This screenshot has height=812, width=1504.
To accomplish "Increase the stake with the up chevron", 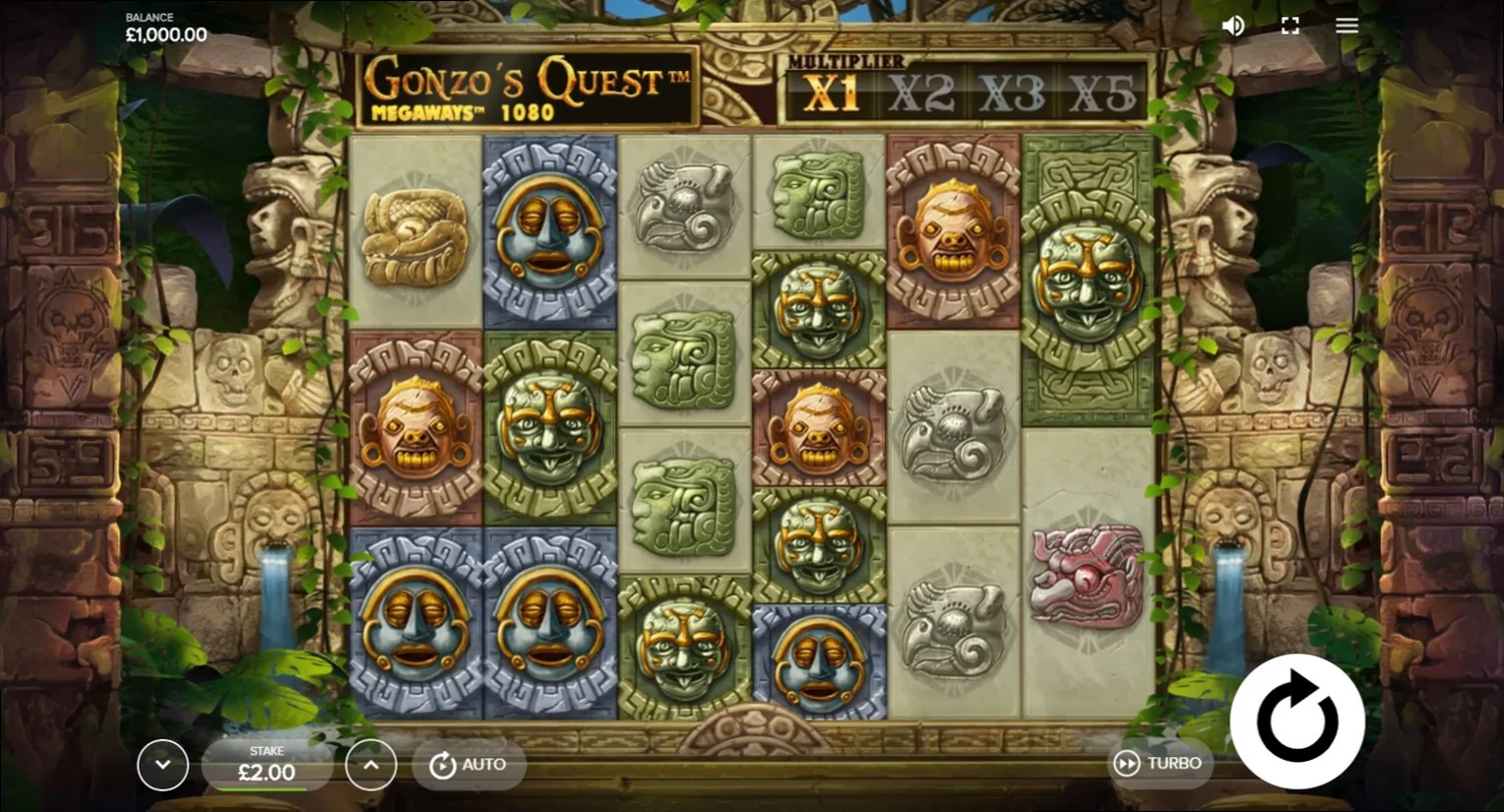I will point(371,765).
